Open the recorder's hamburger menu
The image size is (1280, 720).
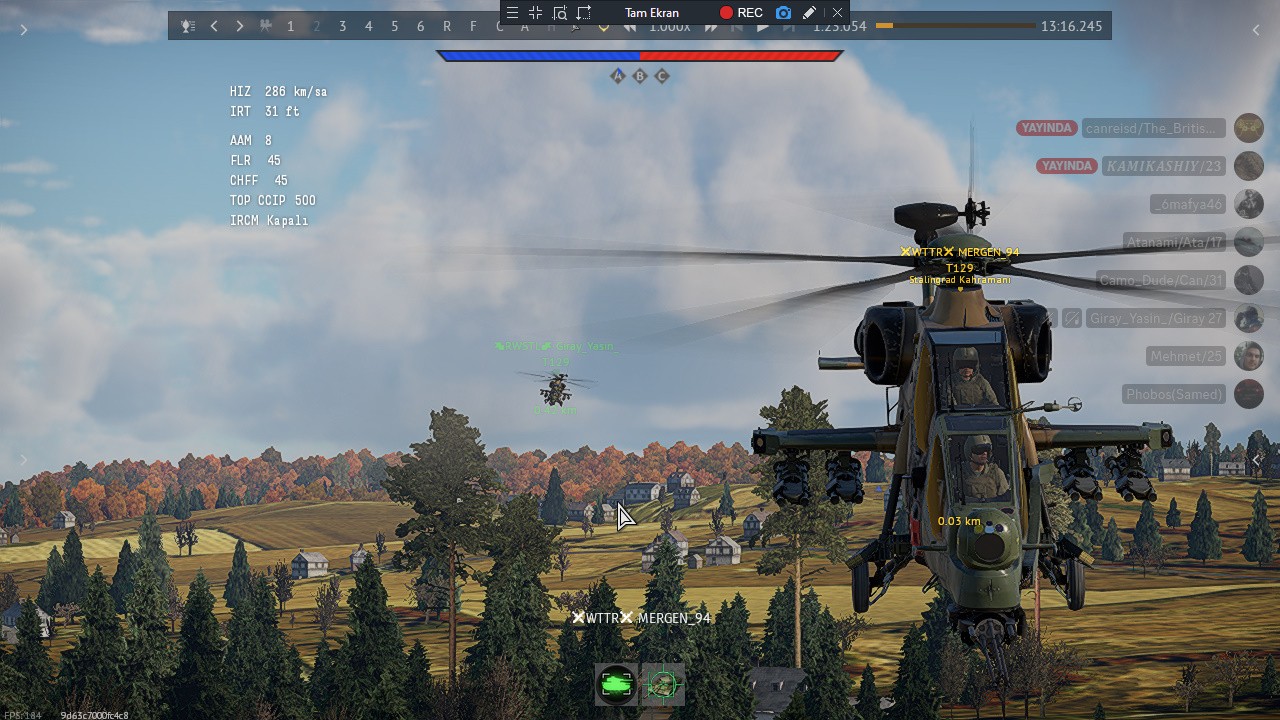512,13
